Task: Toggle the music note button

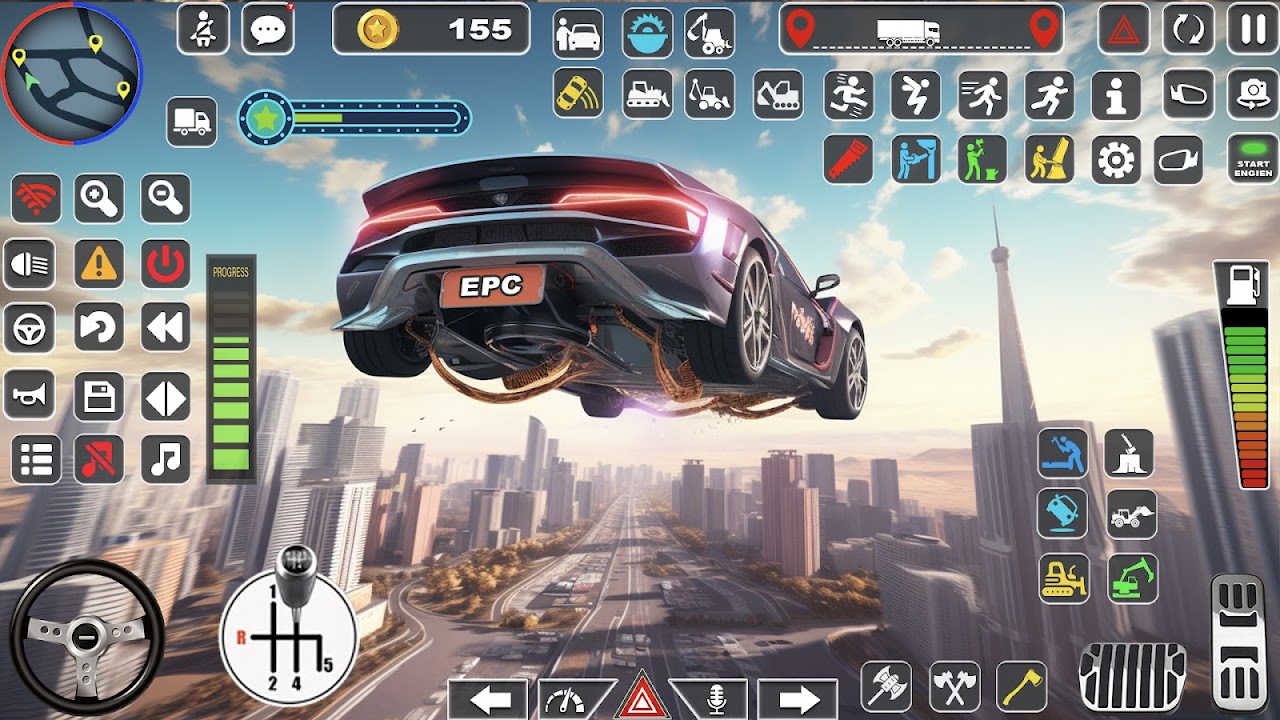Action: click(x=165, y=459)
